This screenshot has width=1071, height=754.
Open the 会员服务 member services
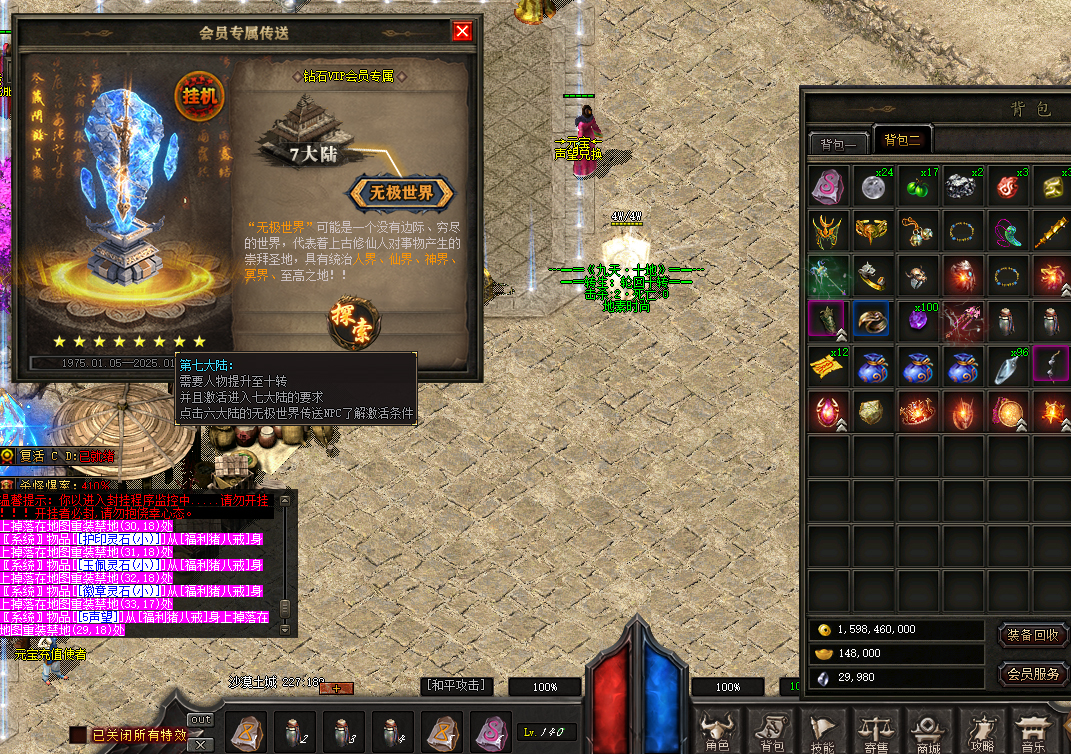[1033, 674]
